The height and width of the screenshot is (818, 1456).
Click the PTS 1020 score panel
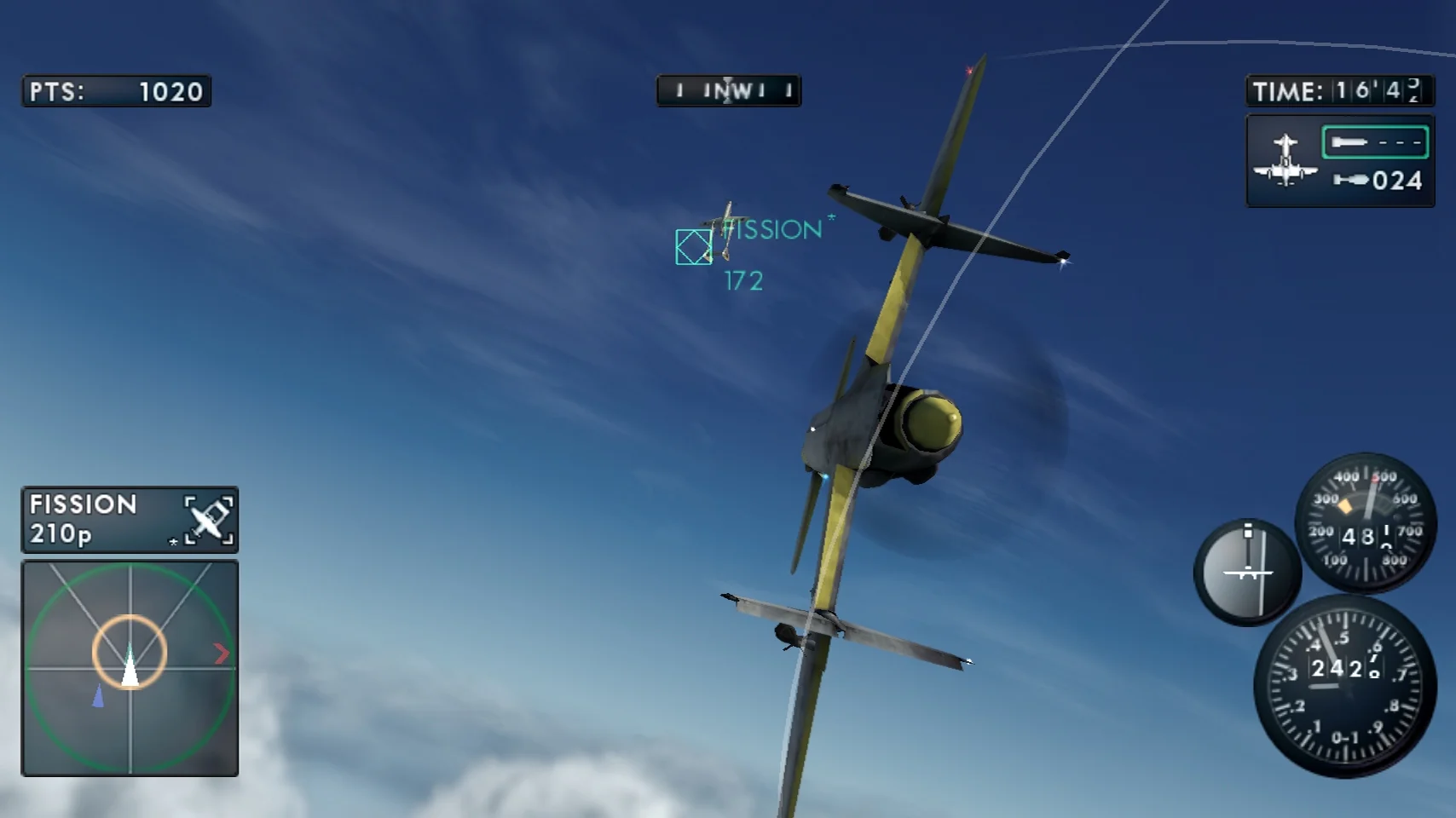118,90
